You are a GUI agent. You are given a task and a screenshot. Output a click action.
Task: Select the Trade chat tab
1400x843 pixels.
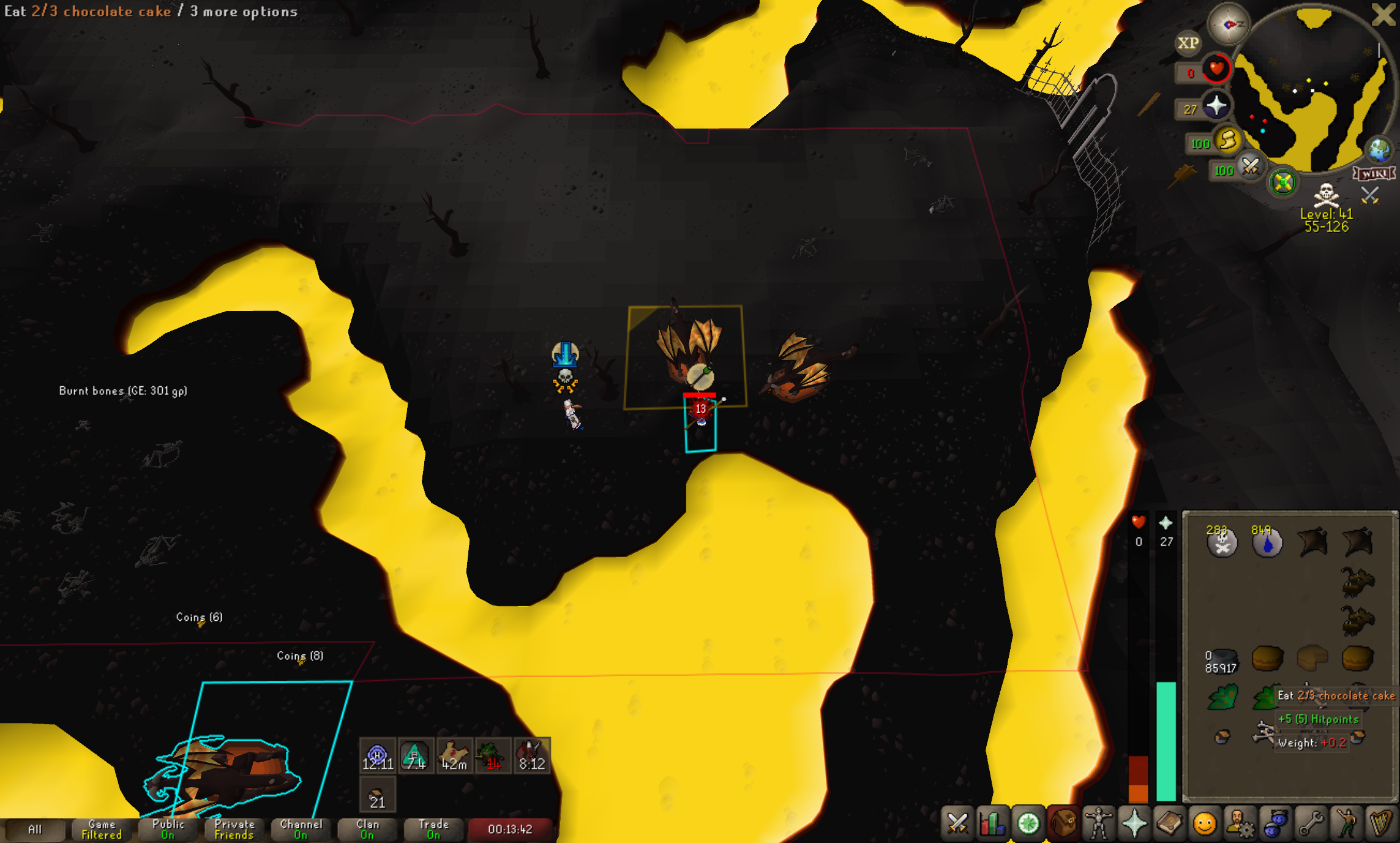tap(433, 830)
